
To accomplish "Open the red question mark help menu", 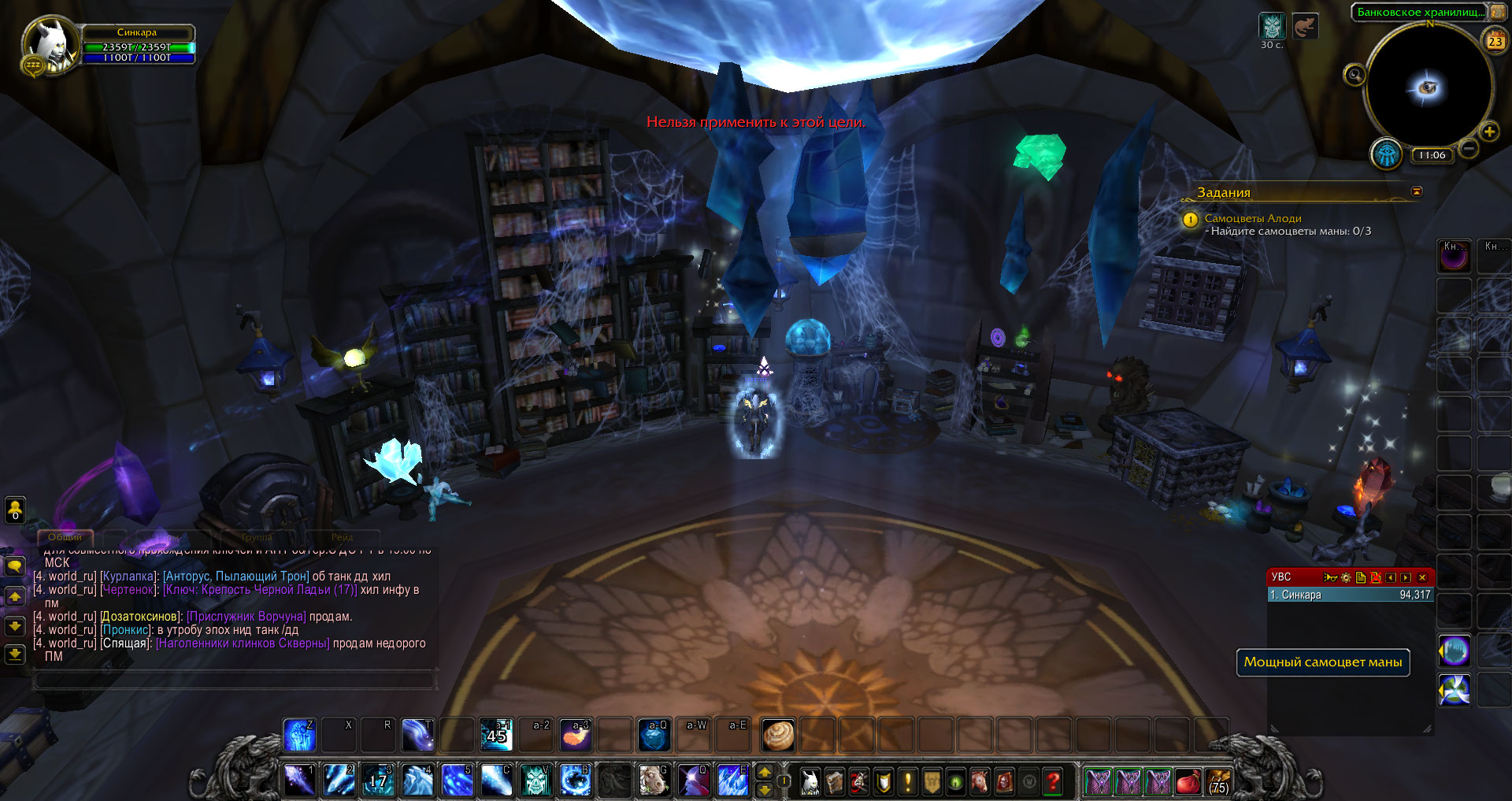I will 1052,781.
